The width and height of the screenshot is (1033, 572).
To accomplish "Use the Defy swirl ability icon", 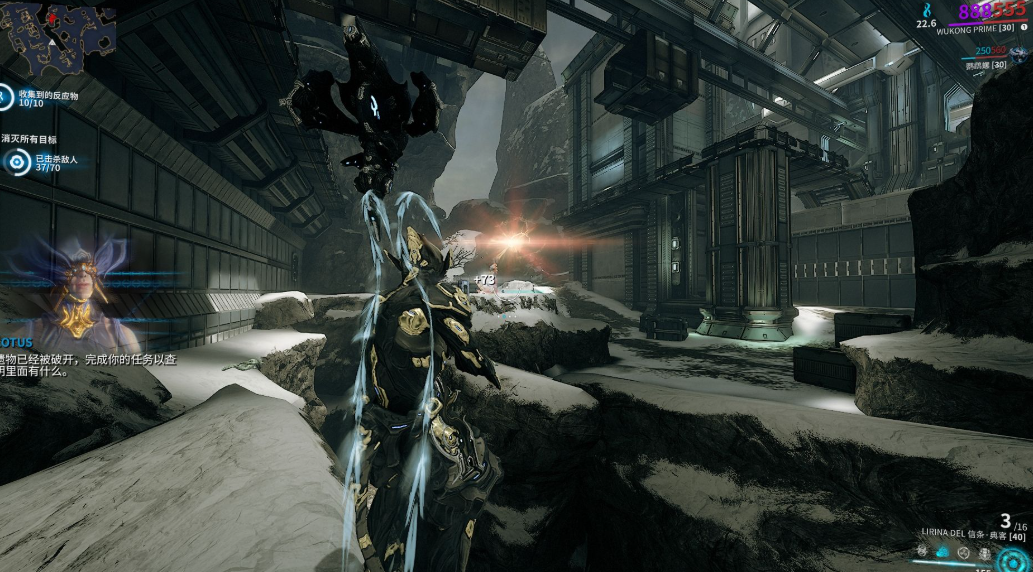I will (x=964, y=552).
